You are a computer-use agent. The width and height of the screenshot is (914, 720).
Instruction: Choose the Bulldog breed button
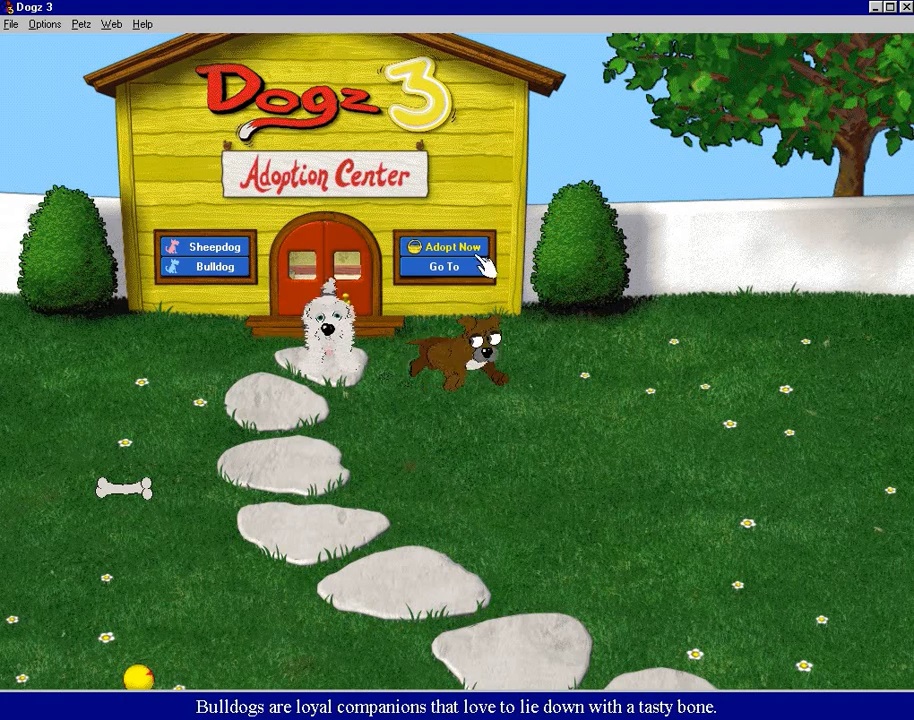(206, 267)
